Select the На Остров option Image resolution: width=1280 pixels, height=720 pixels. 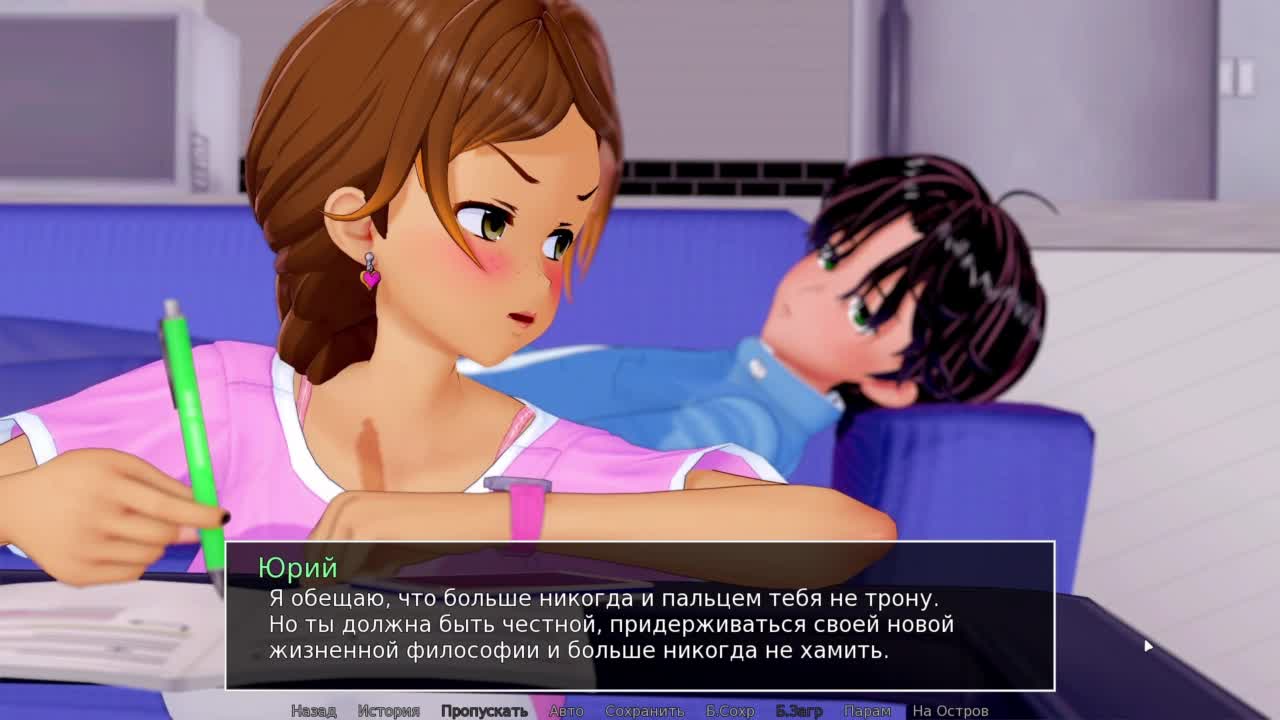point(950,711)
